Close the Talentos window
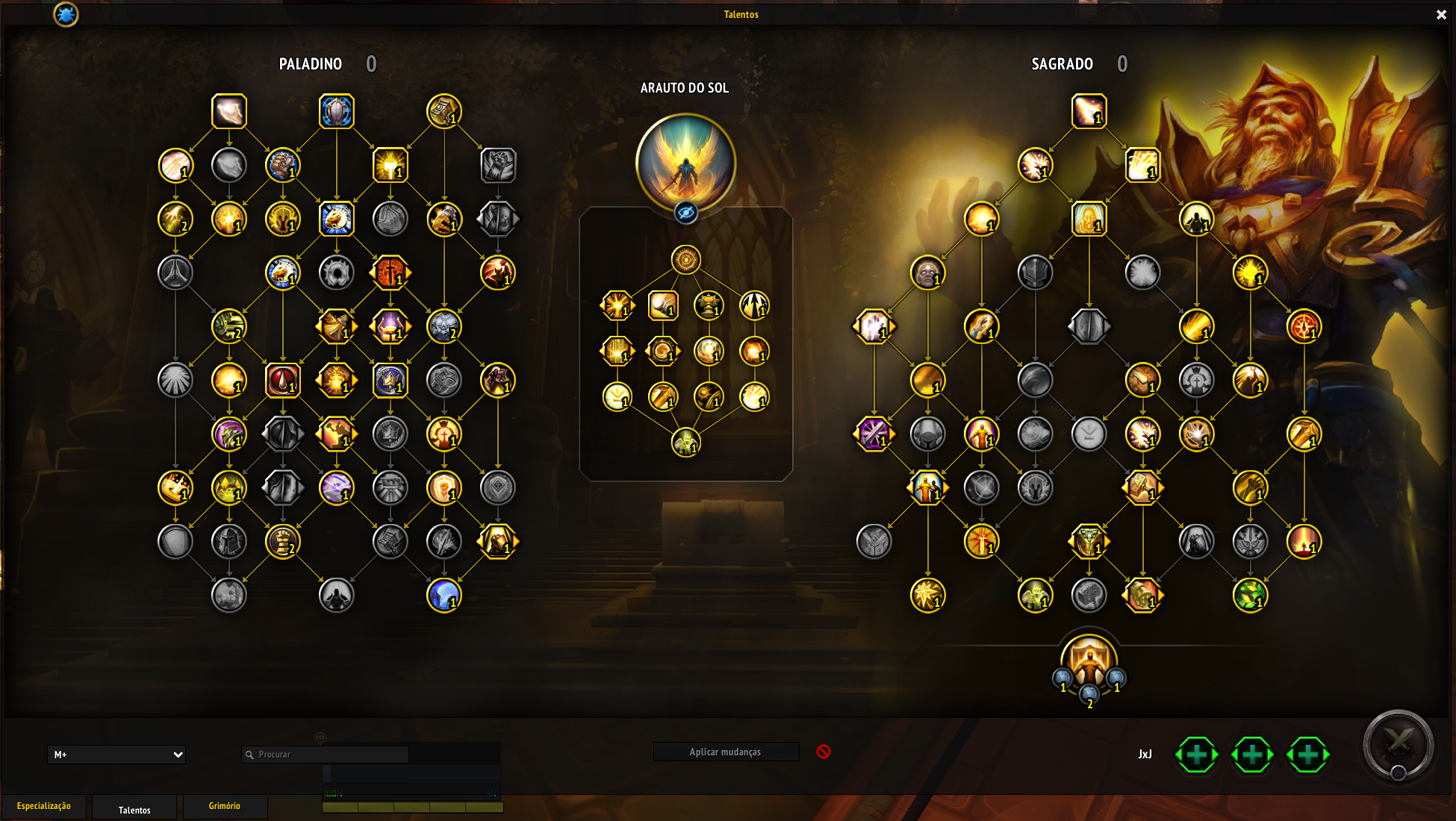 [x=1441, y=15]
